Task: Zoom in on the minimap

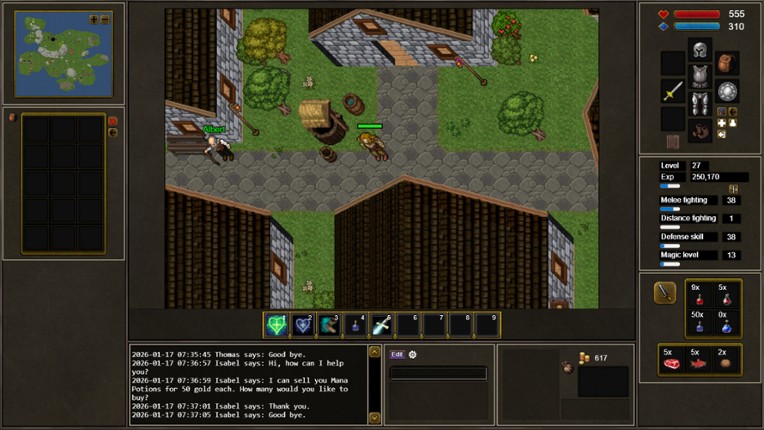Action: click(x=94, y=19)
